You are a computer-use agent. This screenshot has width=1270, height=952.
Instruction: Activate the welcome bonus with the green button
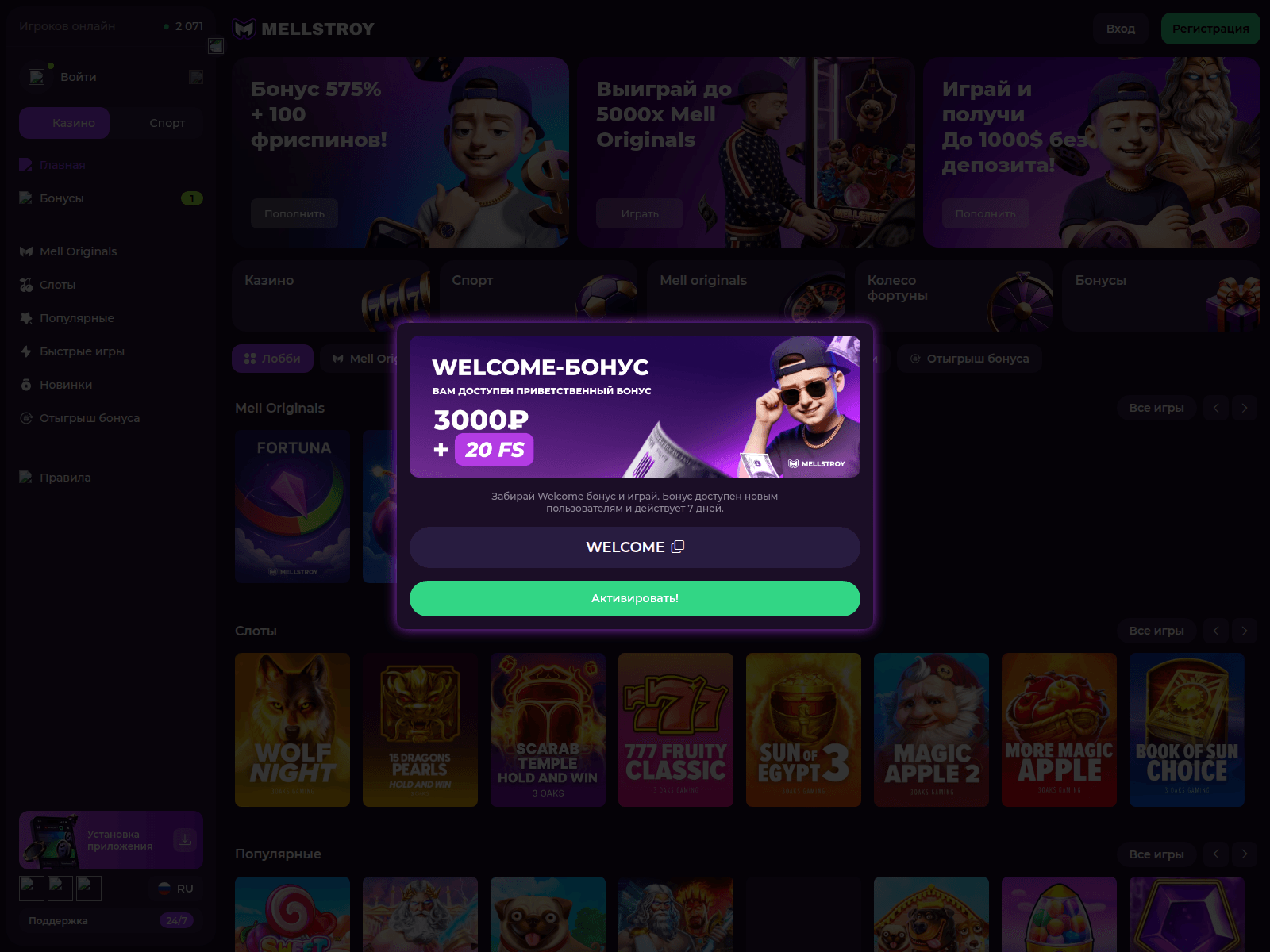pos(634,598)
